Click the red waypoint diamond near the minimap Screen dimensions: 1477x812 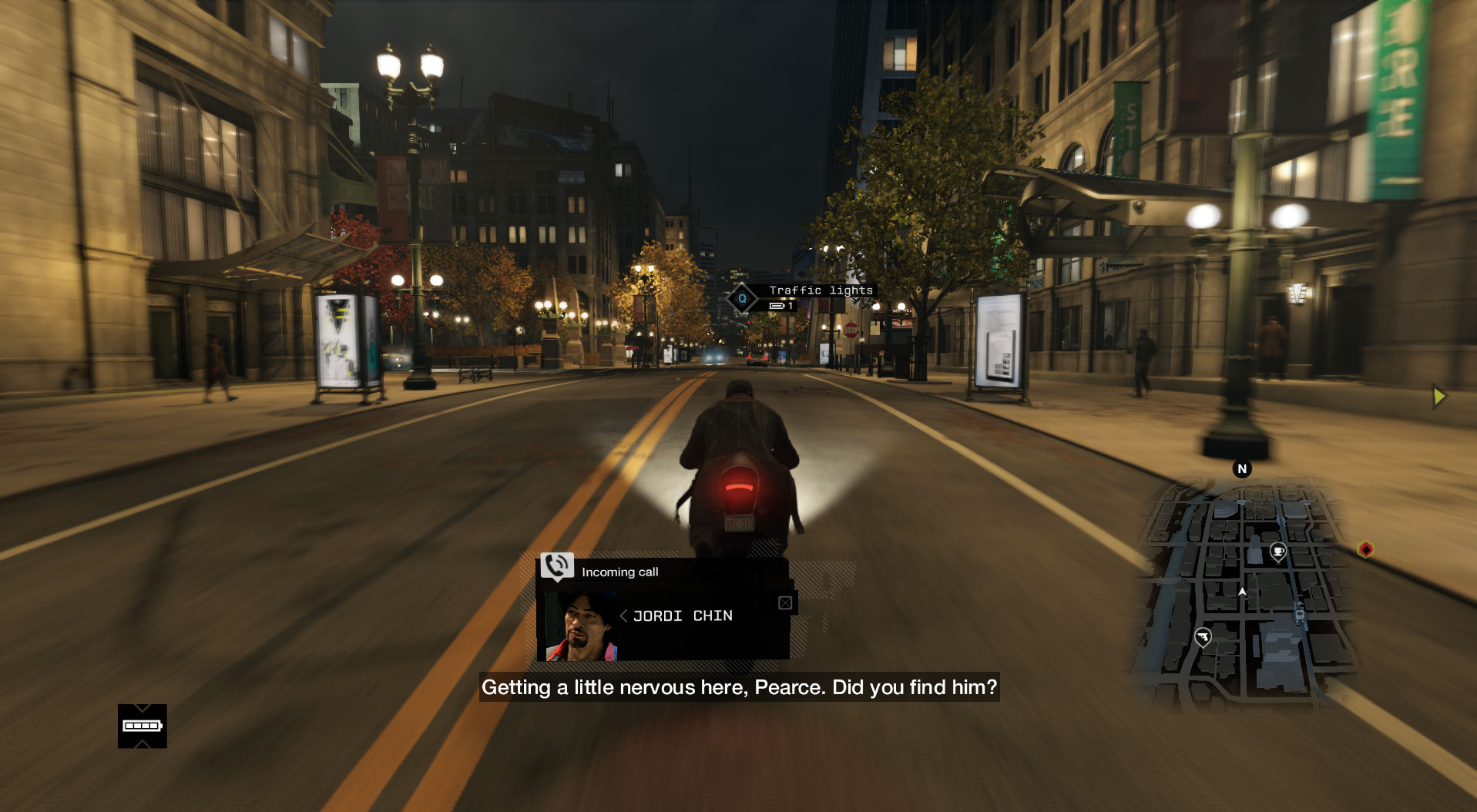[x=1365, y=550]
